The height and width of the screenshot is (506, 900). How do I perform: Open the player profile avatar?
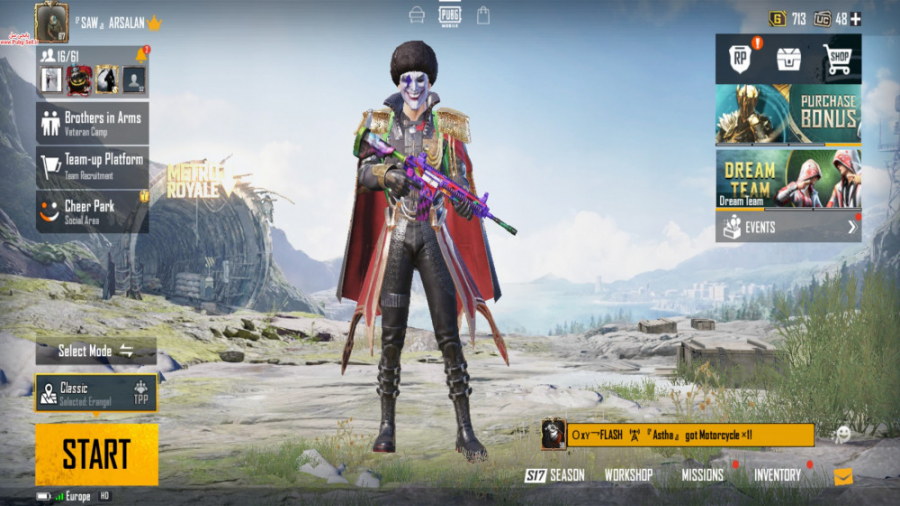pyautogui.click(x=52, y=21)
